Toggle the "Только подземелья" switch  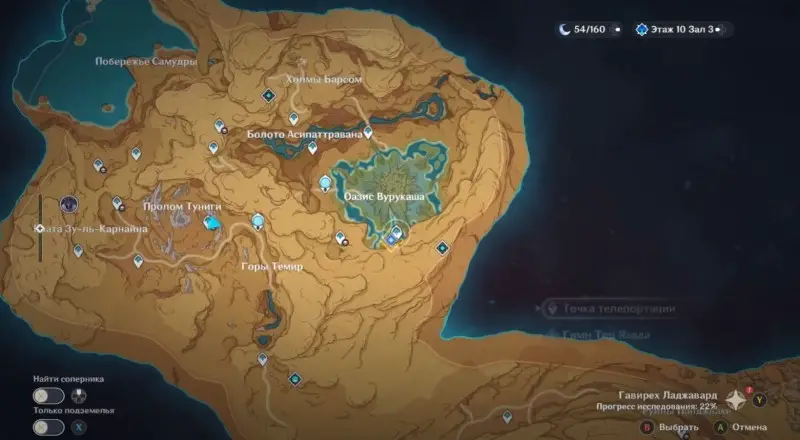[47, 427]
